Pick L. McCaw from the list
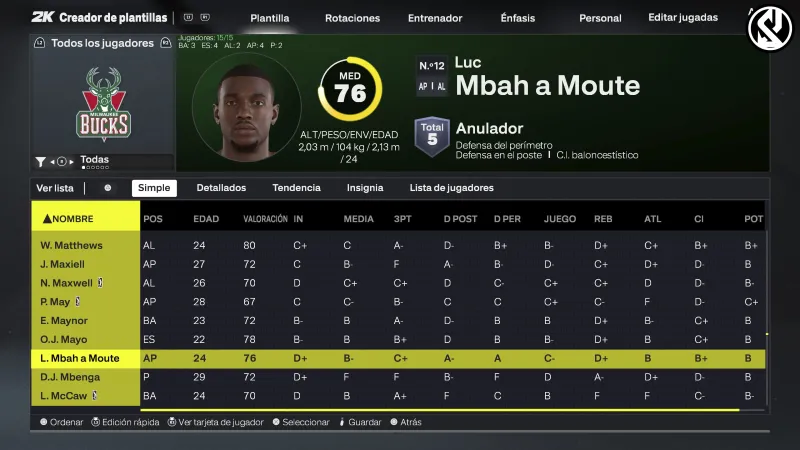This screenshot has height=450, width=800. click(x=66, y=396)
